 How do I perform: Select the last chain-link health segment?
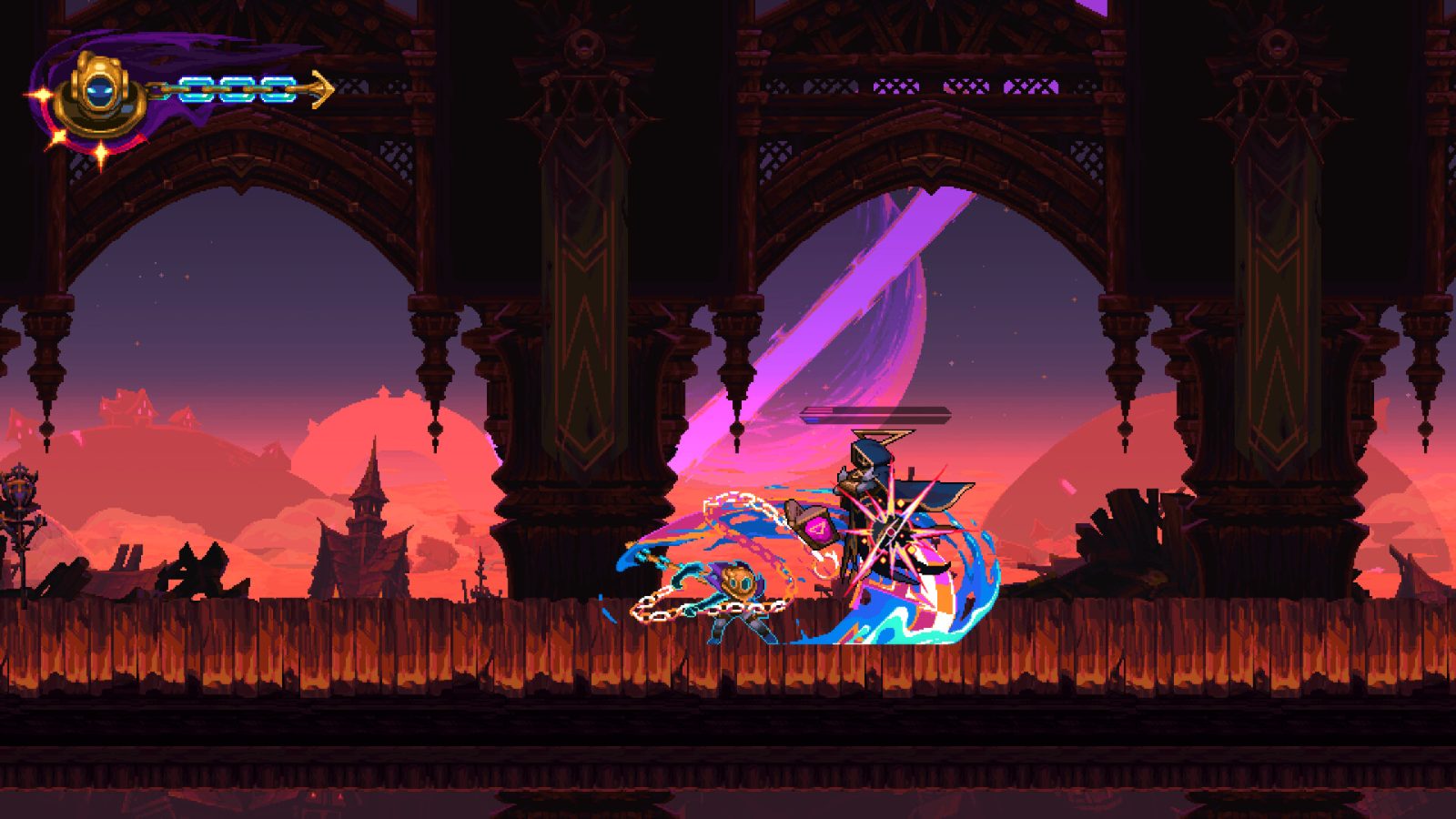(277, 89)
